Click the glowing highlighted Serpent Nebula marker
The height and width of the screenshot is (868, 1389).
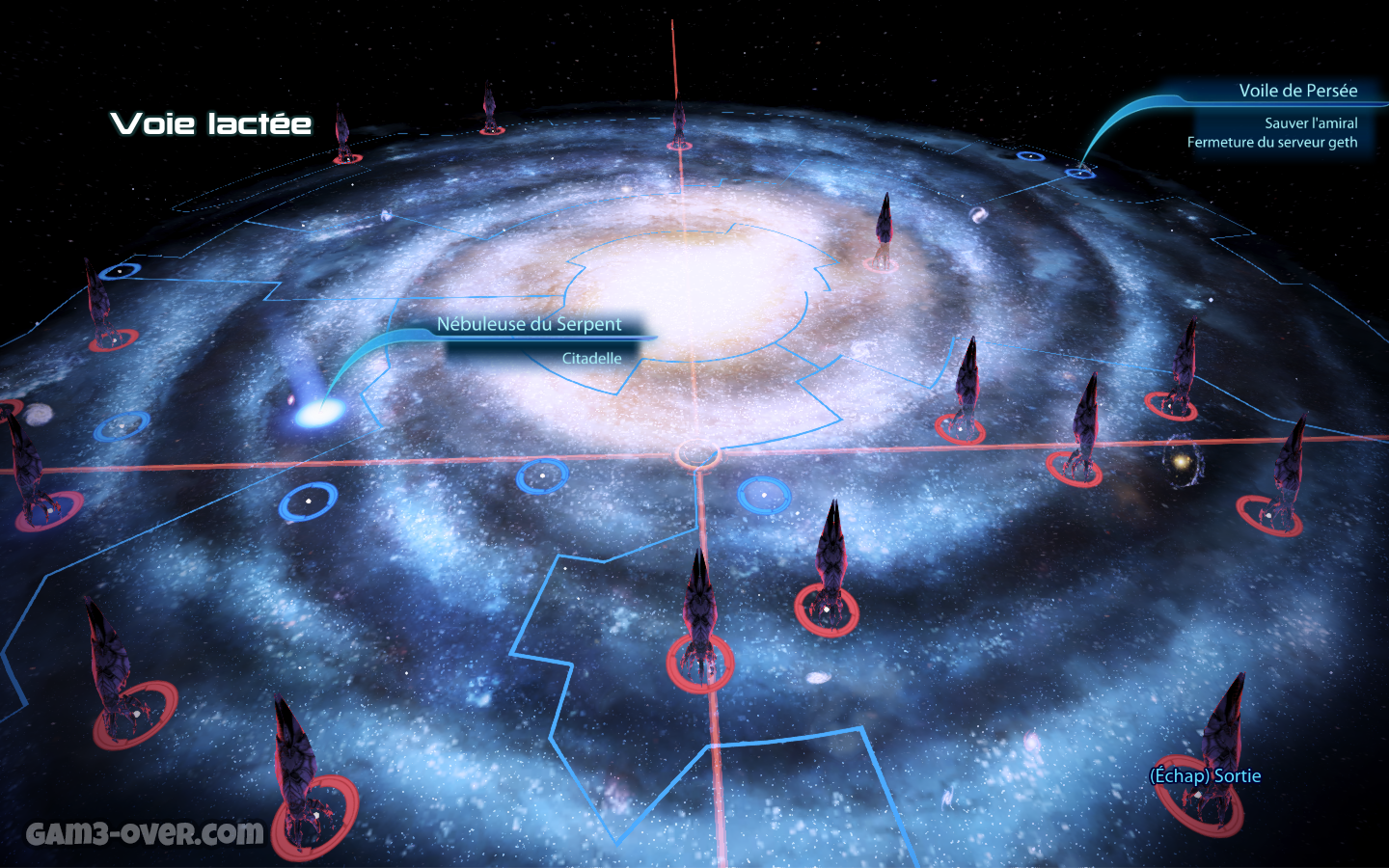tap(317, 413)
